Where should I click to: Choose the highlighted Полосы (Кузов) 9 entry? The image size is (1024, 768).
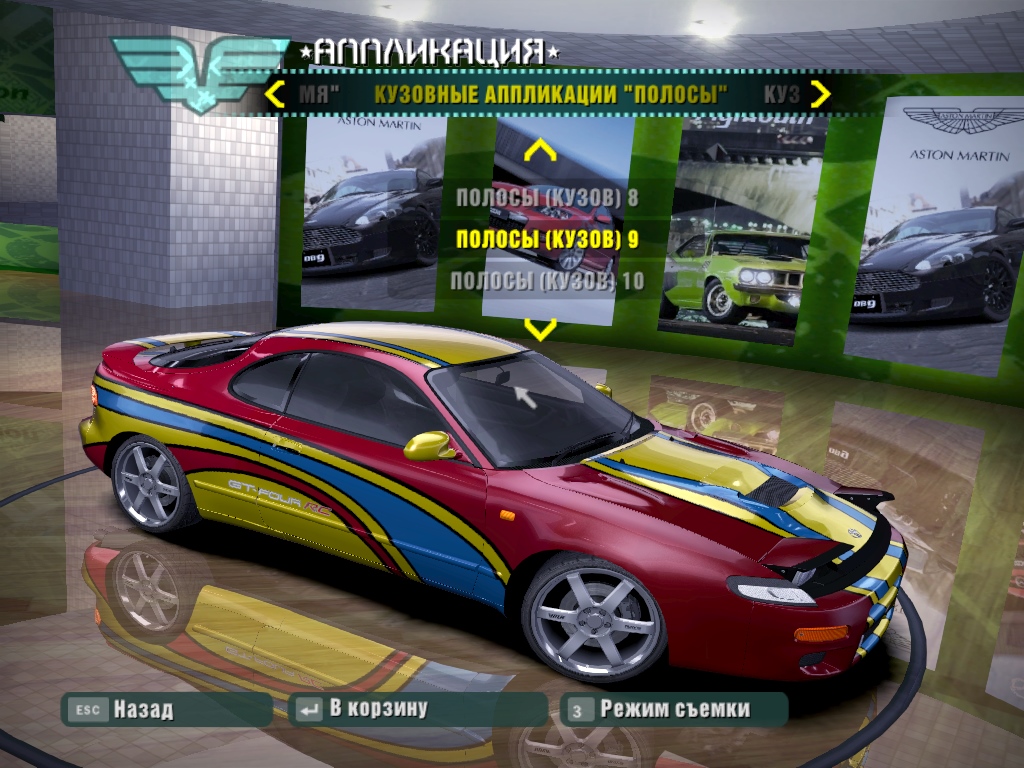click(x=546, y=239)
